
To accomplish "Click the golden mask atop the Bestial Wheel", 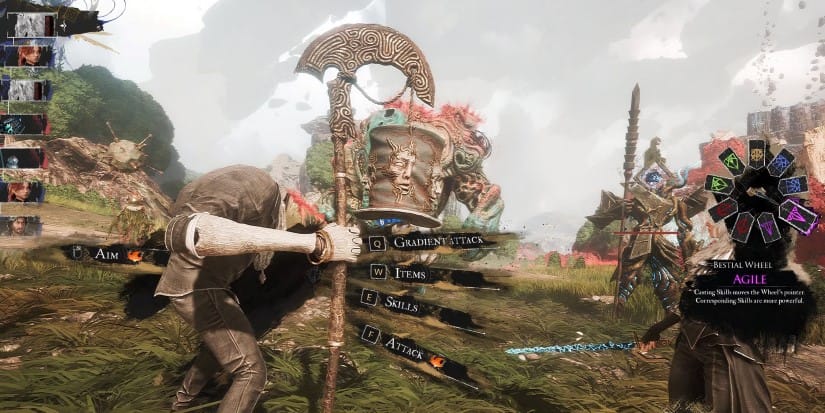I will click(756, 154).
